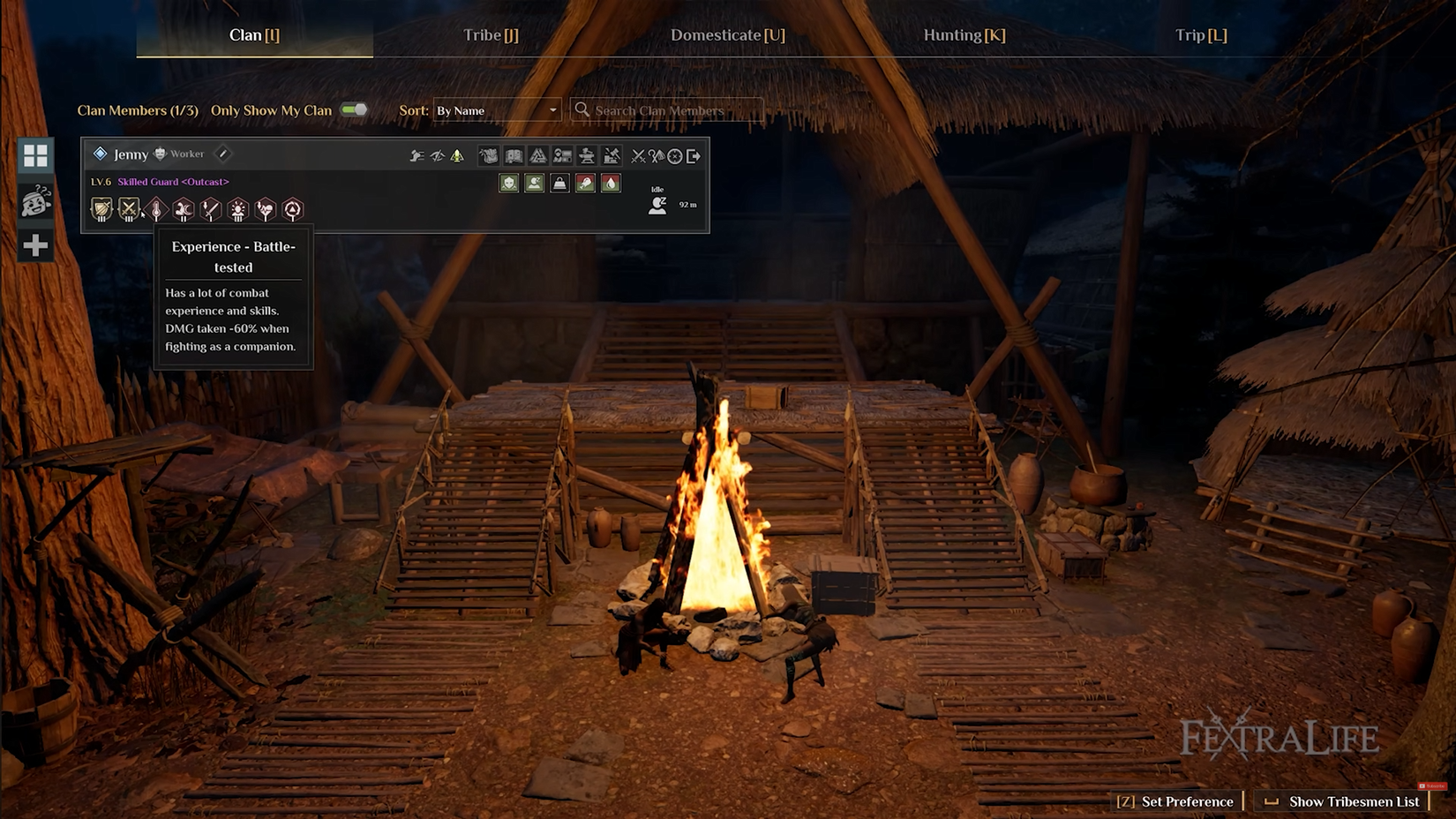1456x819 pixels.
Task: Toggle the eye visibility icon near Jenny's name
Action: pyautogui.click(x=438, y=156)
